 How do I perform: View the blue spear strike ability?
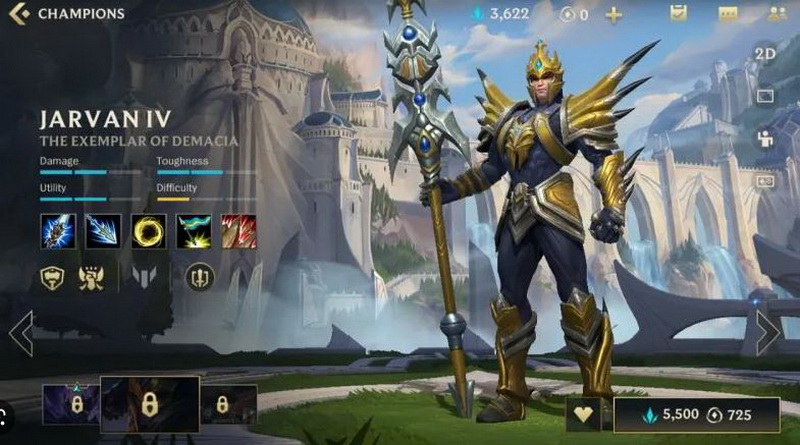point(103,231)
